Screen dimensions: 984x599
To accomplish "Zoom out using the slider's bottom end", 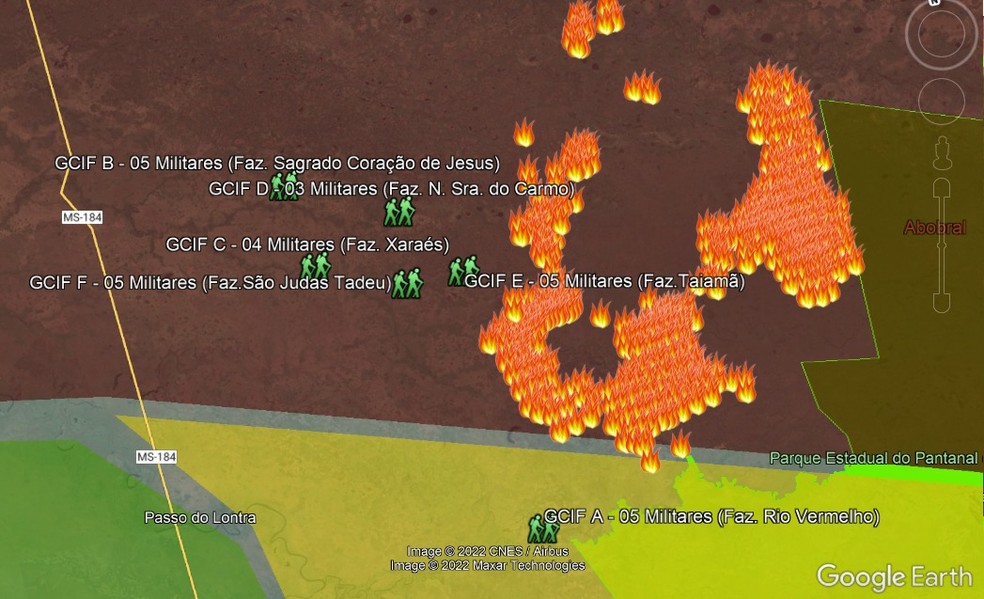I will (940, 300).
